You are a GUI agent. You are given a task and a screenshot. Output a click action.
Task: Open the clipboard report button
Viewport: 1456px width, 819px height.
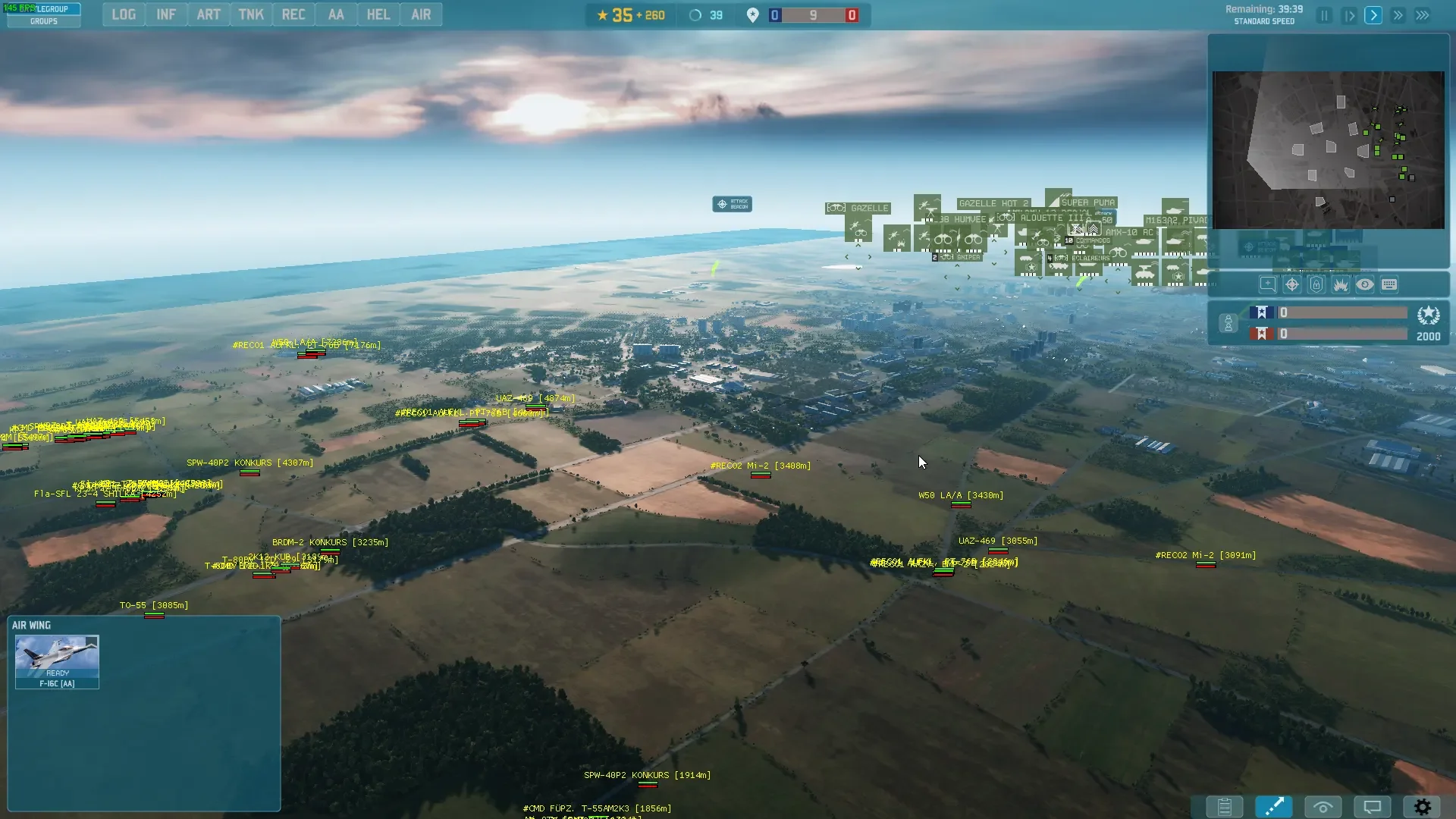click(1224, 807)
